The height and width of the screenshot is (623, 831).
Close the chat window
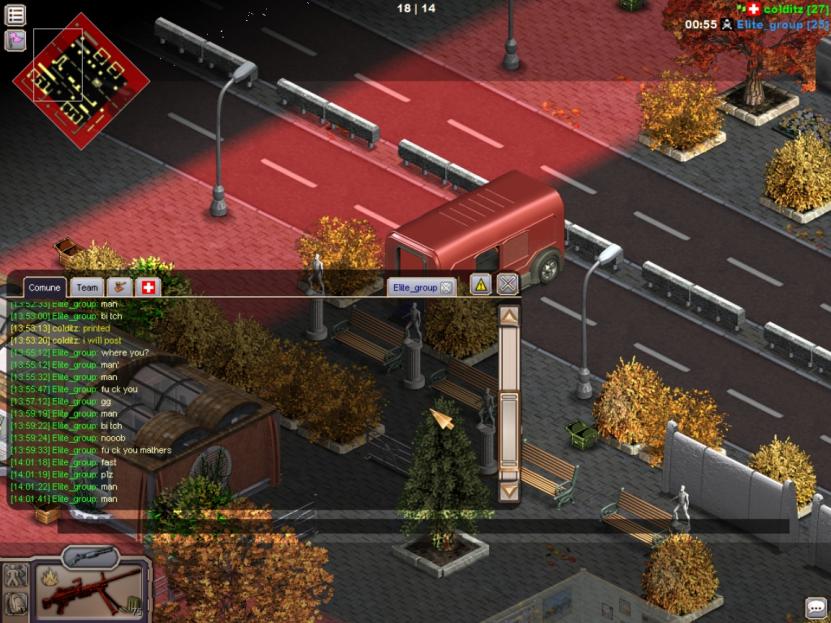(508, 285)
